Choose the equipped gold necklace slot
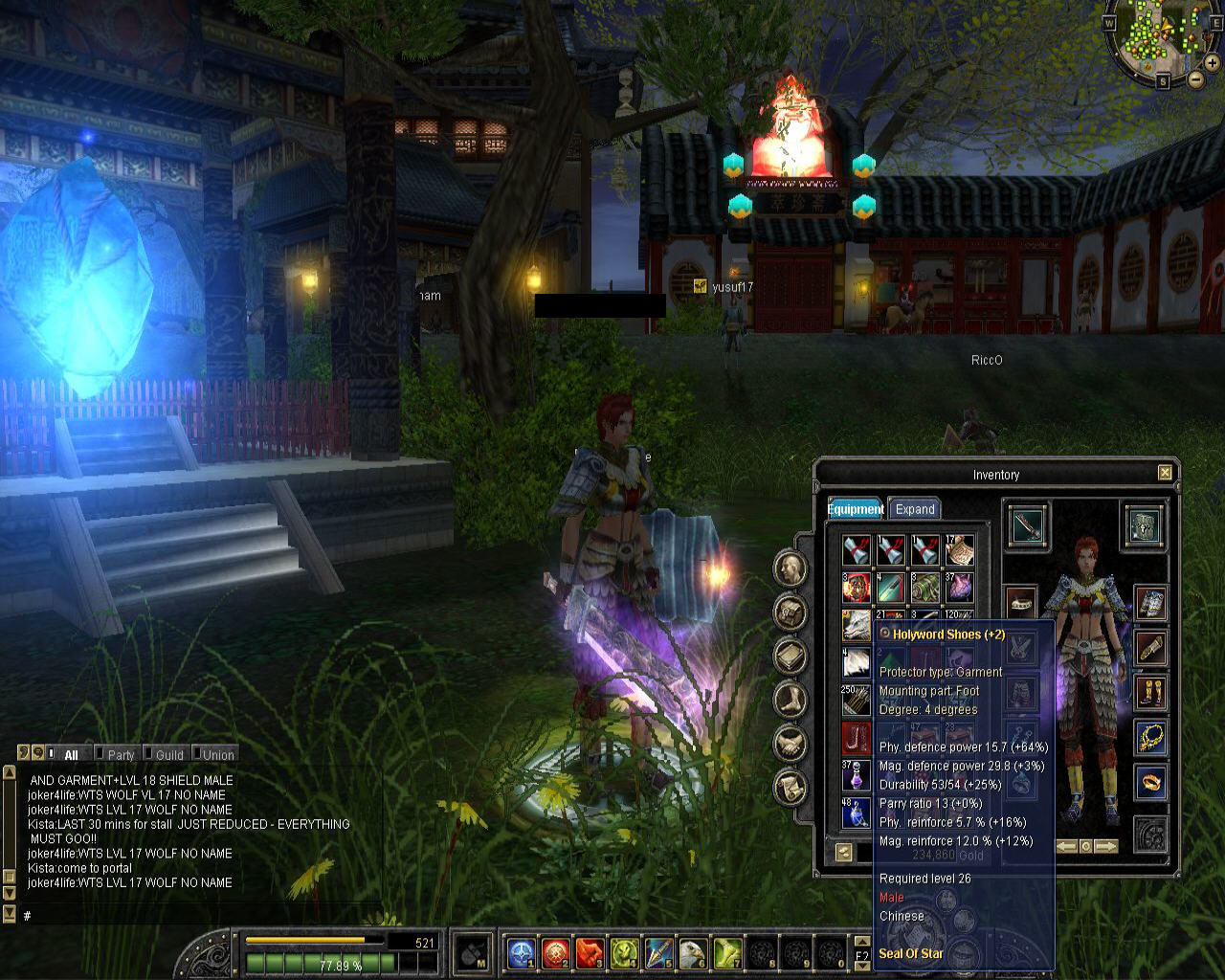Viewport: 1225px width, 980px height. point(1150,737)
